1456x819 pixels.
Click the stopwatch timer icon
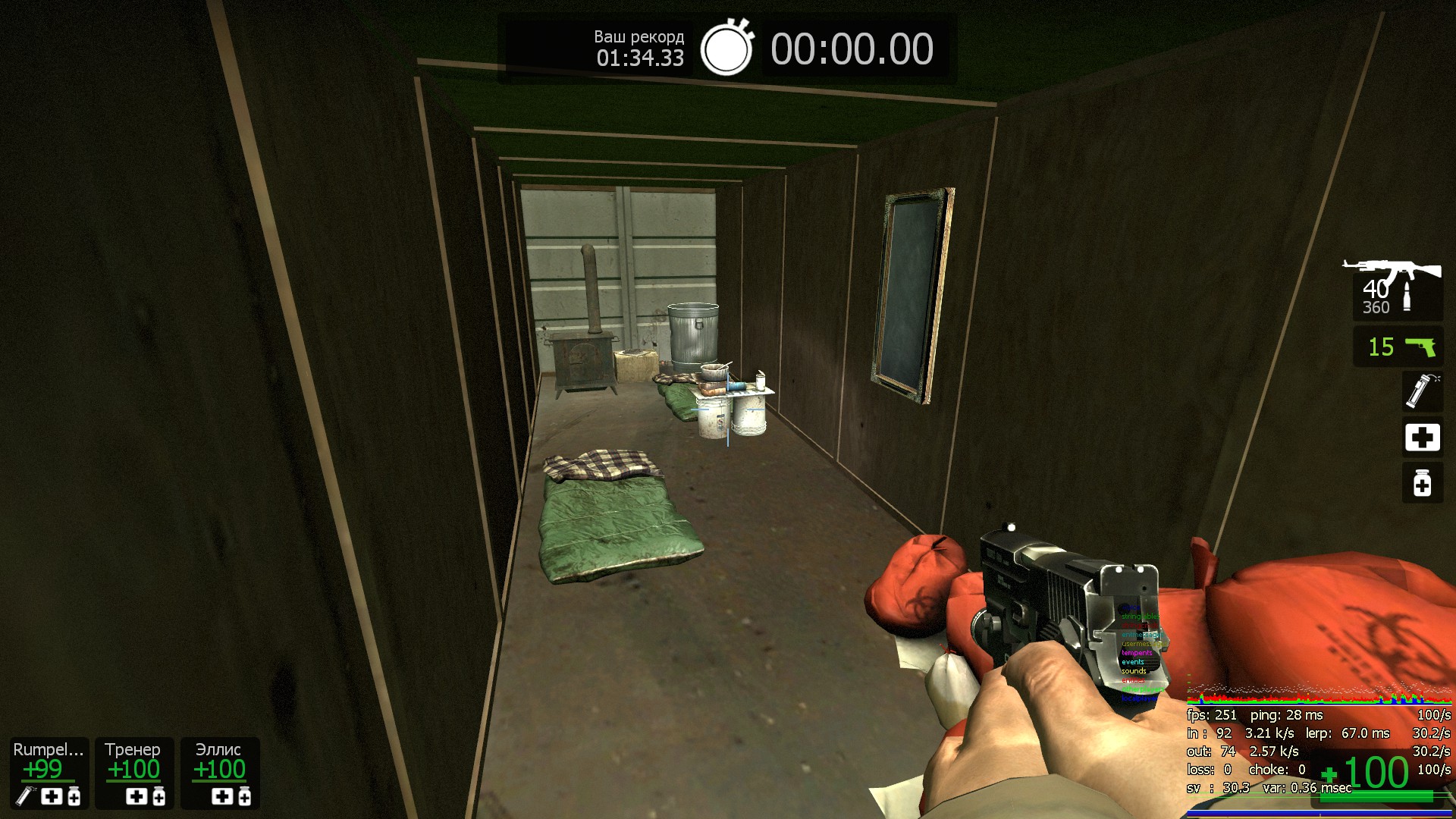pyautogui.click(x=726, y=49)
